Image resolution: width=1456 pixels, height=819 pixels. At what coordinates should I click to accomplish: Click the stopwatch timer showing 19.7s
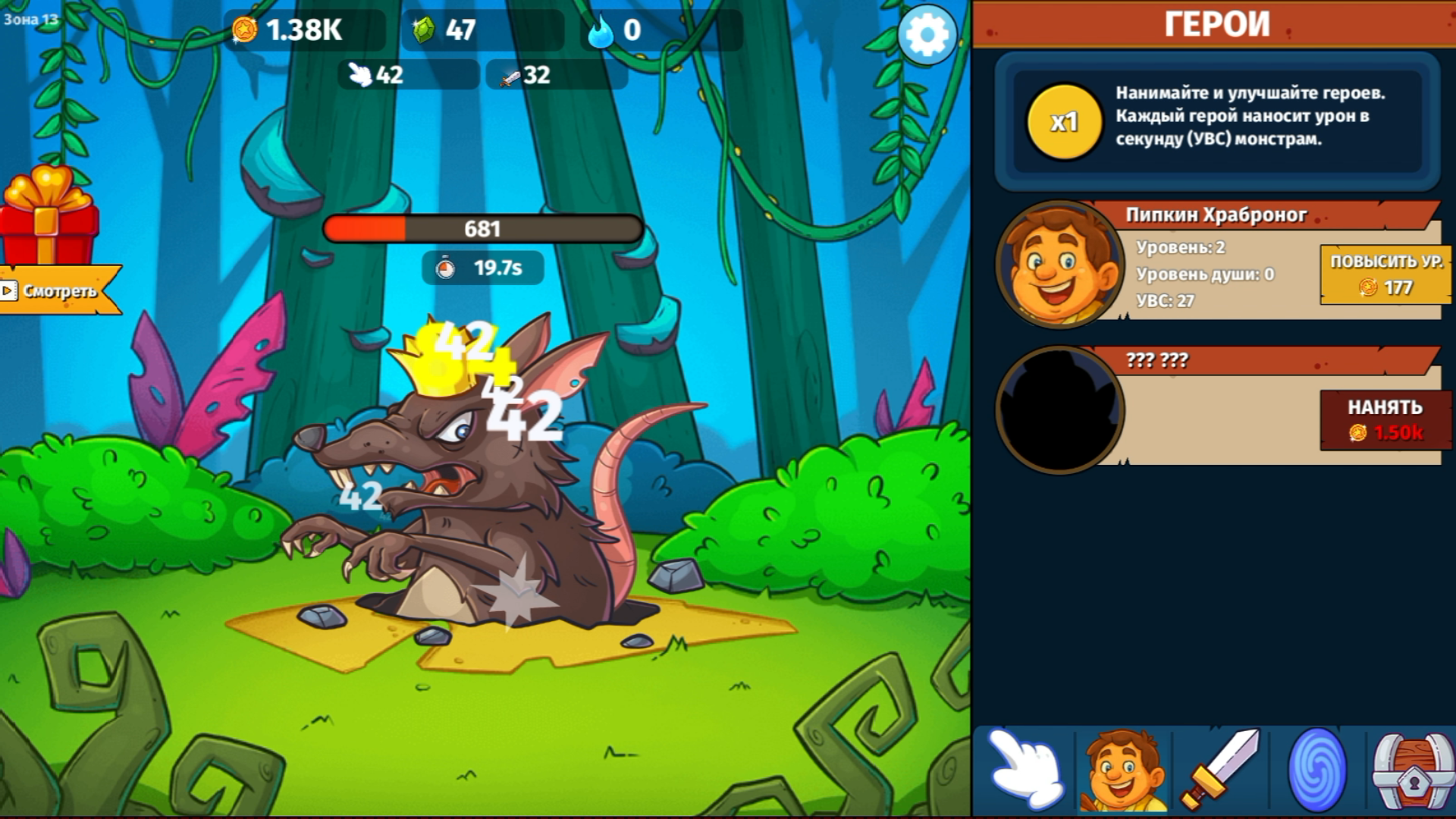[x=484, y=267]
